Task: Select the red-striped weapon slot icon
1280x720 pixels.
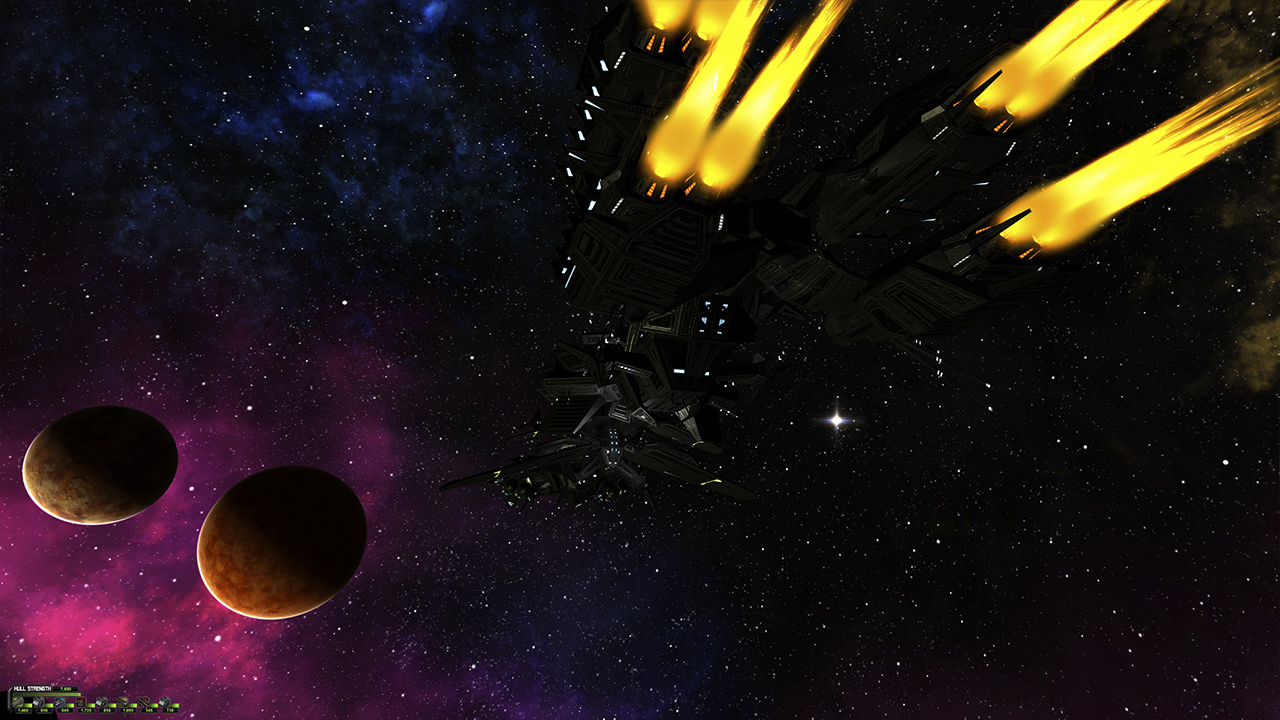Action: 144,701
